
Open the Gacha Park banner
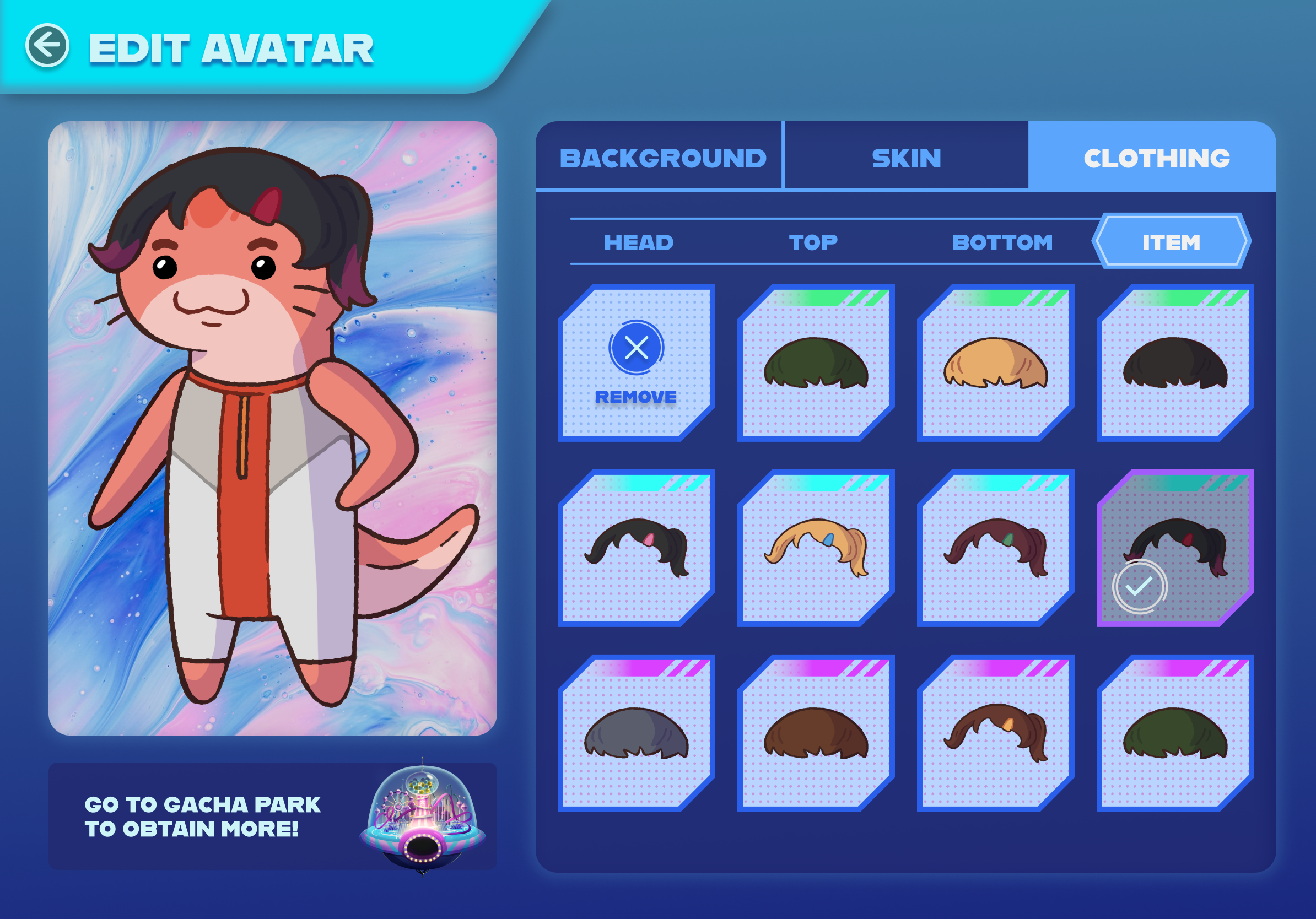click(x=272, y=816)
